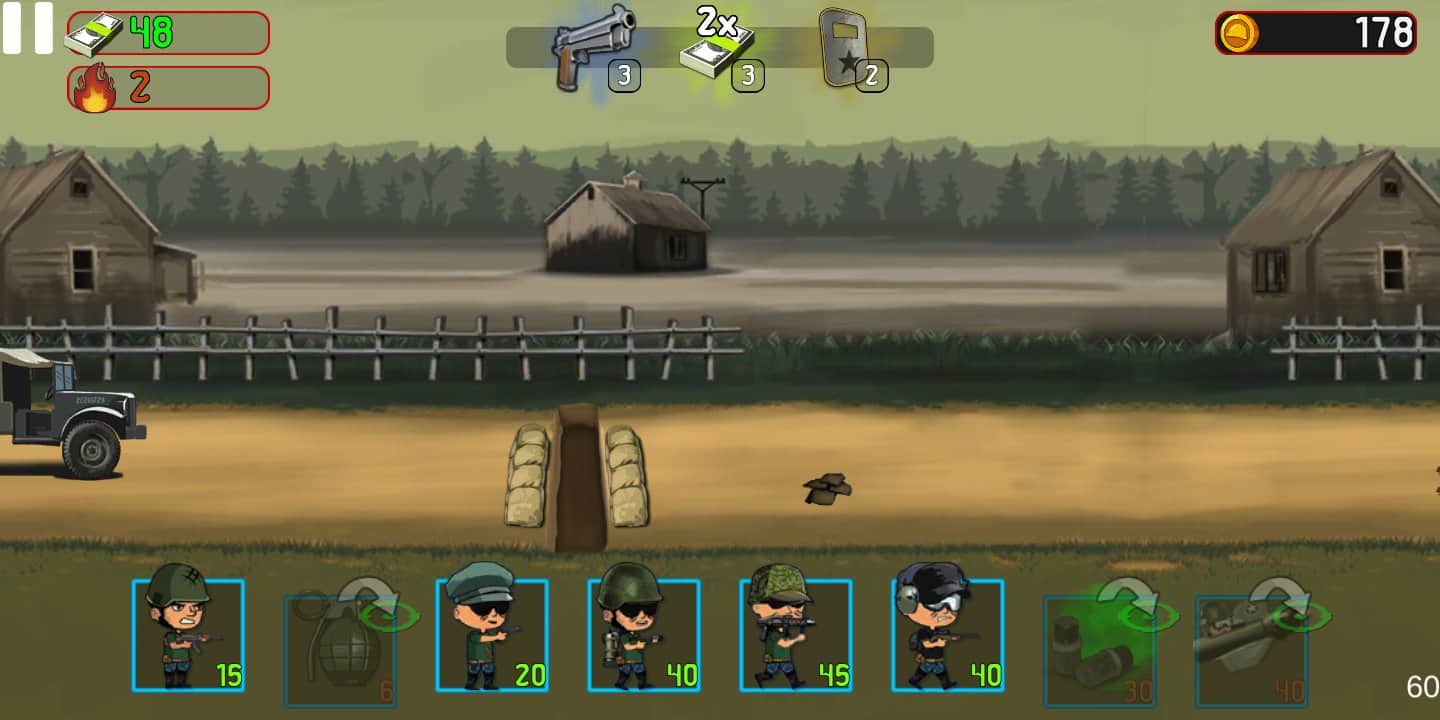This screenshot has width=1440, height=720.
Task: Pause the game
Action: pos(29,29)
